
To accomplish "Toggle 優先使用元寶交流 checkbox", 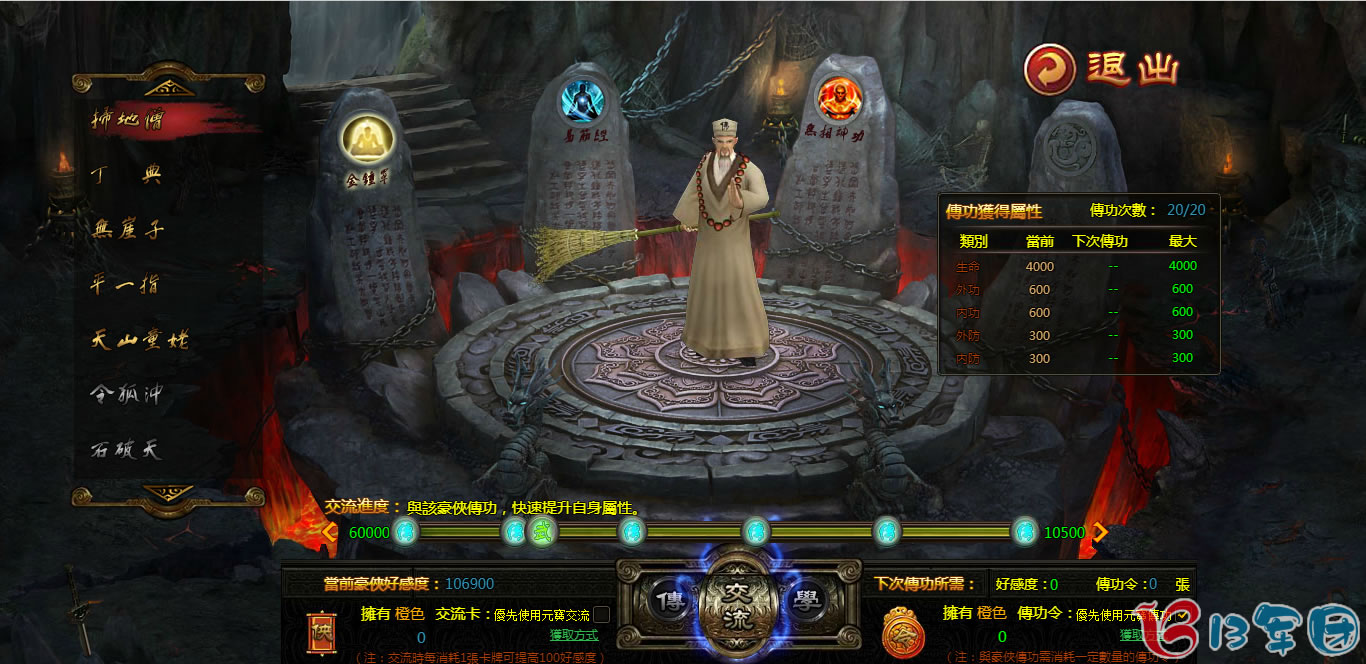I will point(602,614).
